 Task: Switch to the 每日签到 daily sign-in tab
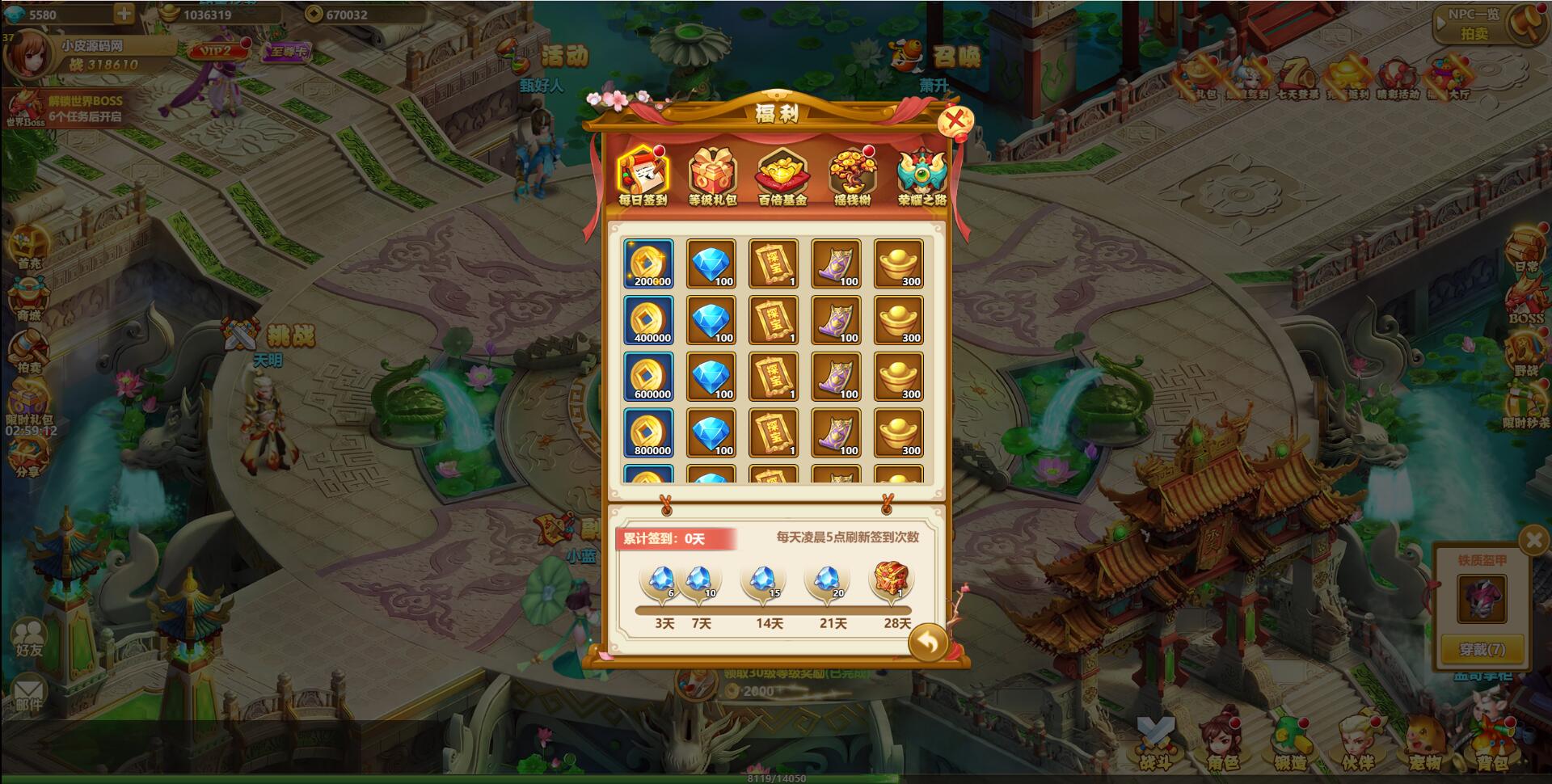point(643,175)
